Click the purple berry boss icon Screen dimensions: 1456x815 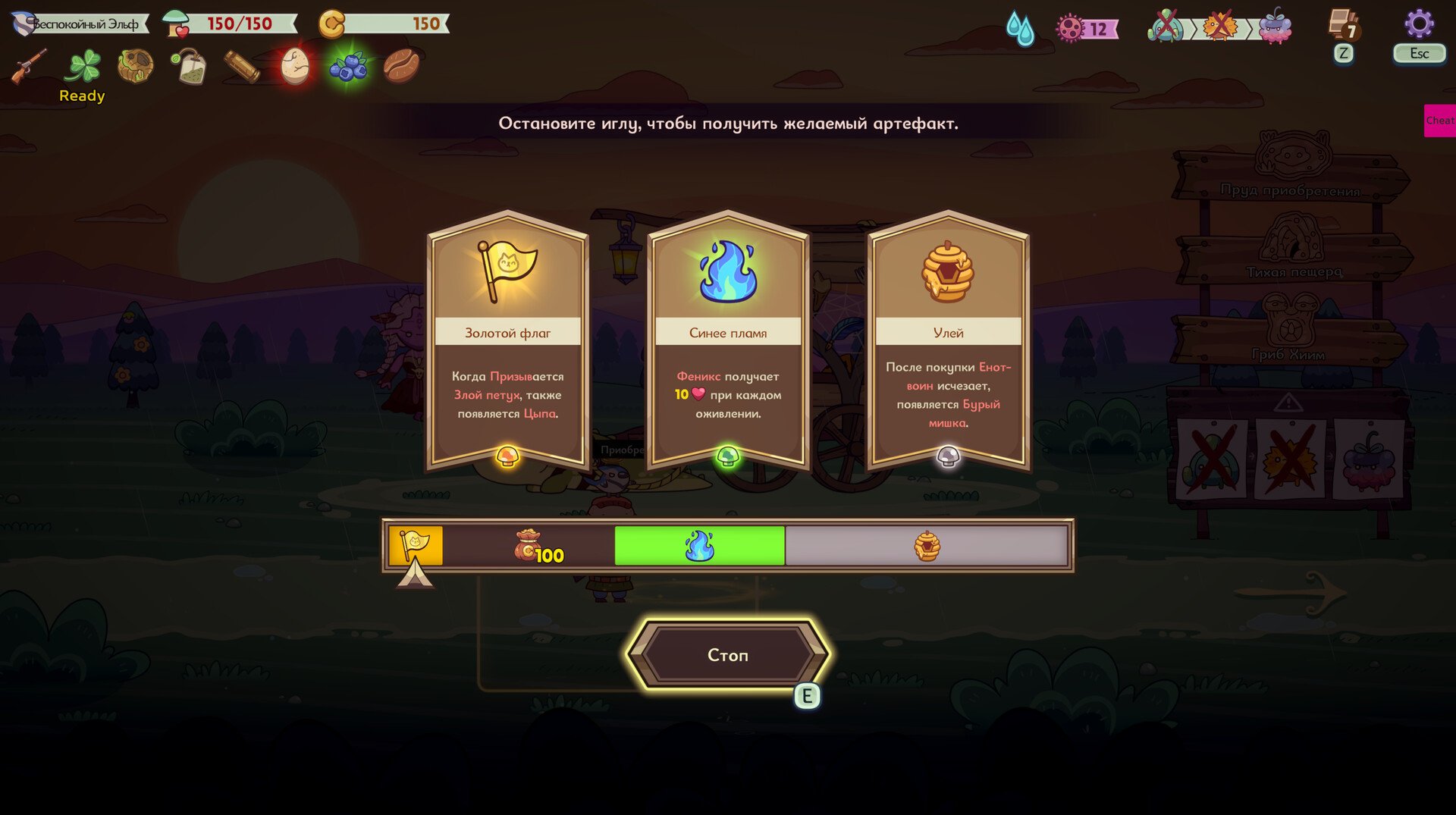1275,27
